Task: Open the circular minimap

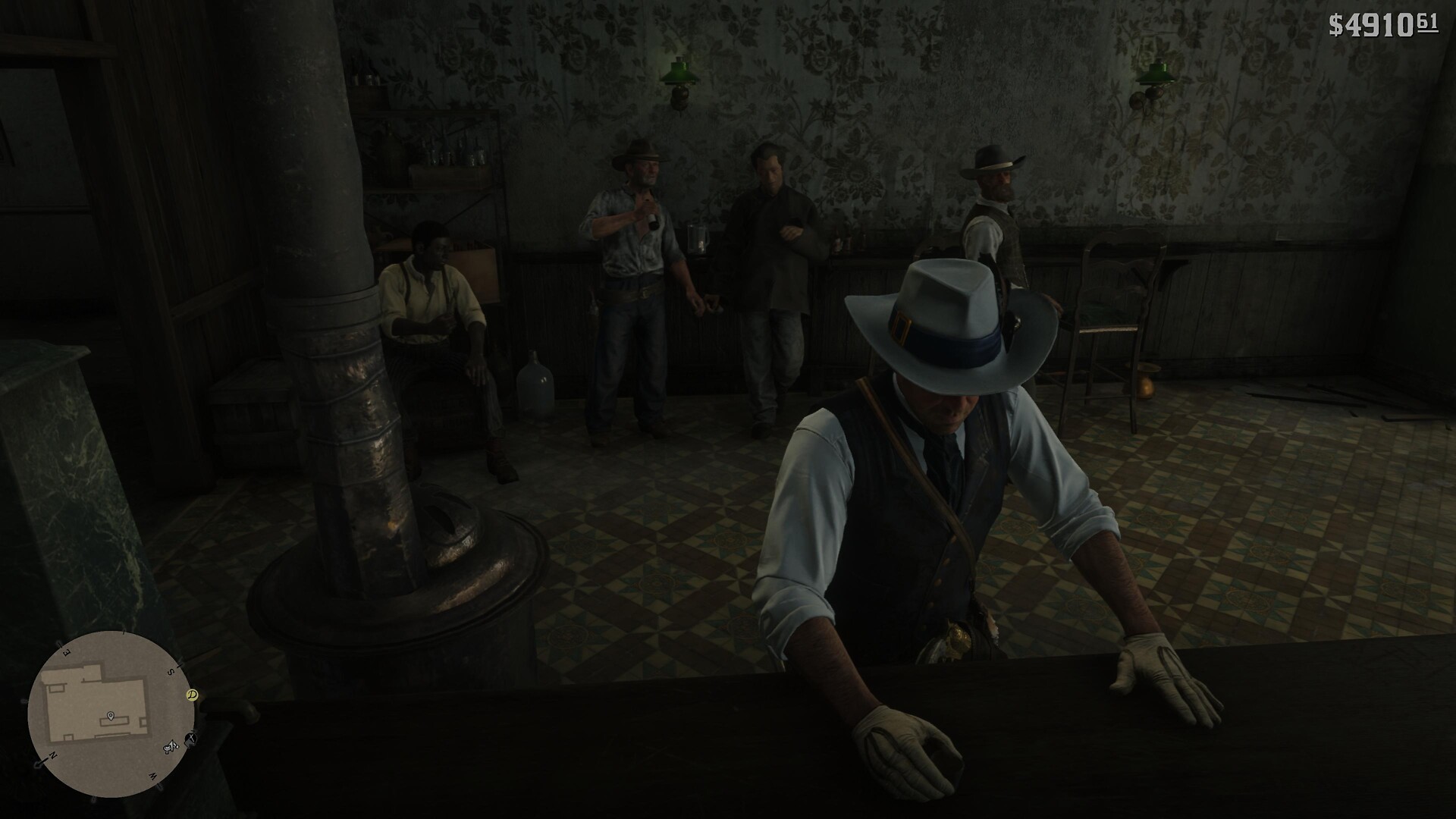Action: click(x=108, y=714)
